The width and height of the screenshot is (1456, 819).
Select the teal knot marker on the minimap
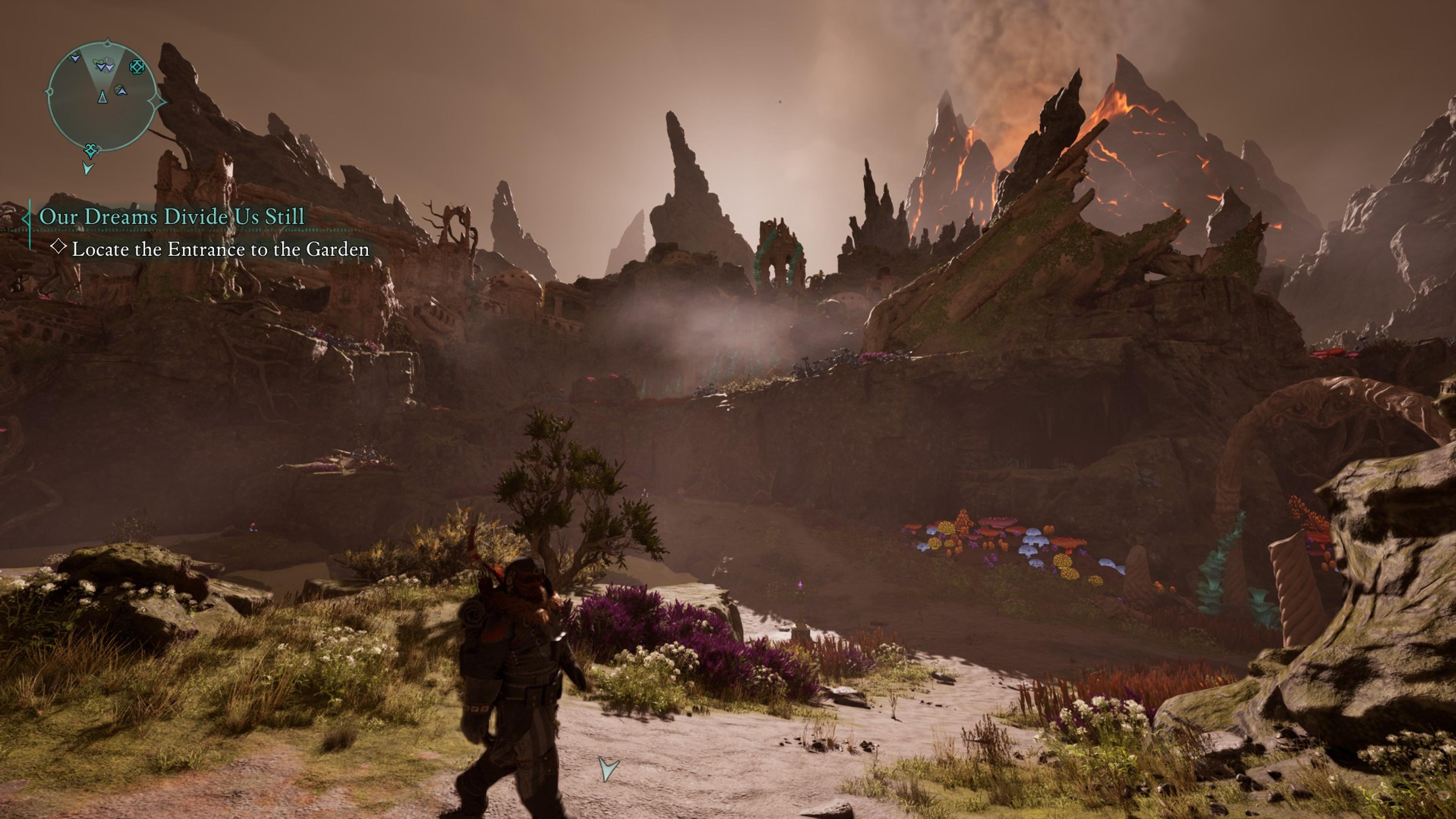point(137,67)
